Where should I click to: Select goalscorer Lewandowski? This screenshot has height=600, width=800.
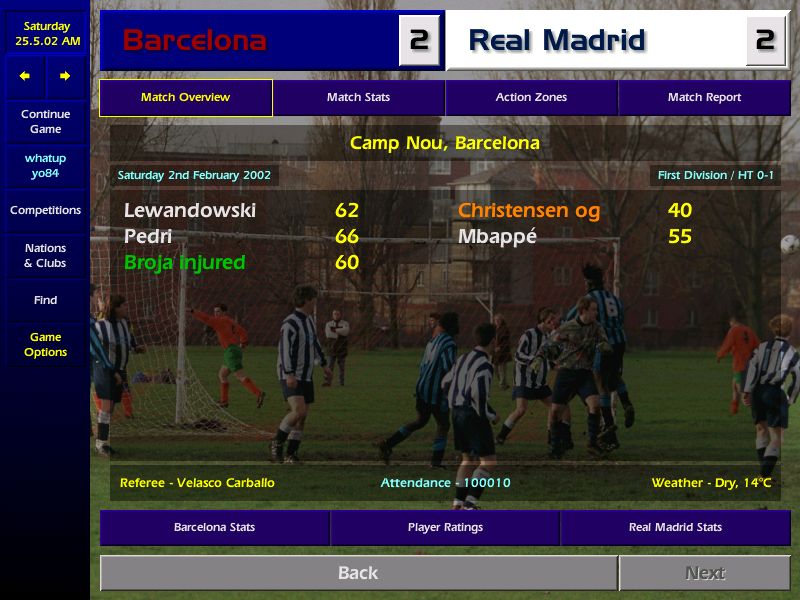coord(190,211)
